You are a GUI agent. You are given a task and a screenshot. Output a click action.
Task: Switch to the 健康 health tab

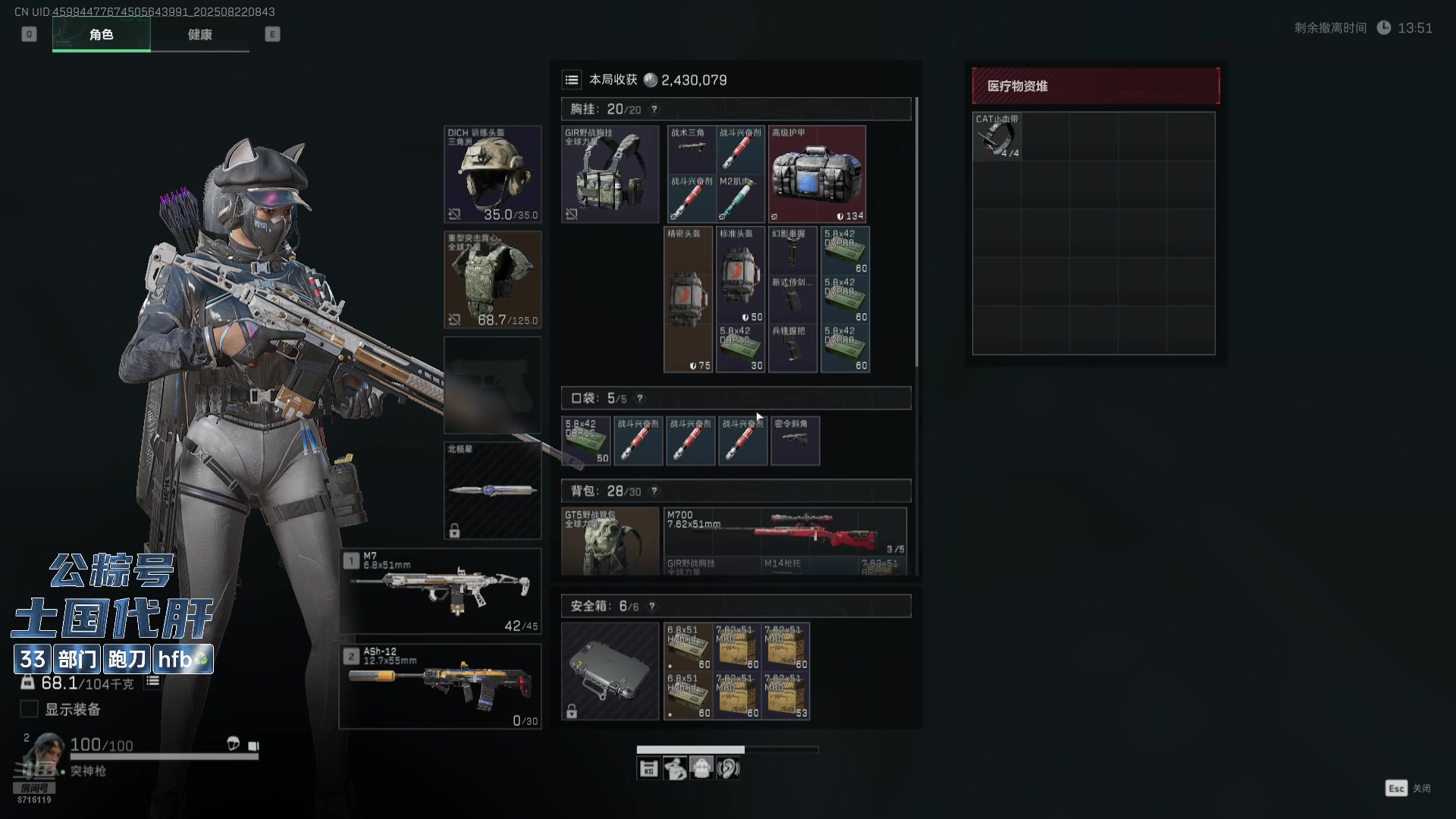pos(199,35)
